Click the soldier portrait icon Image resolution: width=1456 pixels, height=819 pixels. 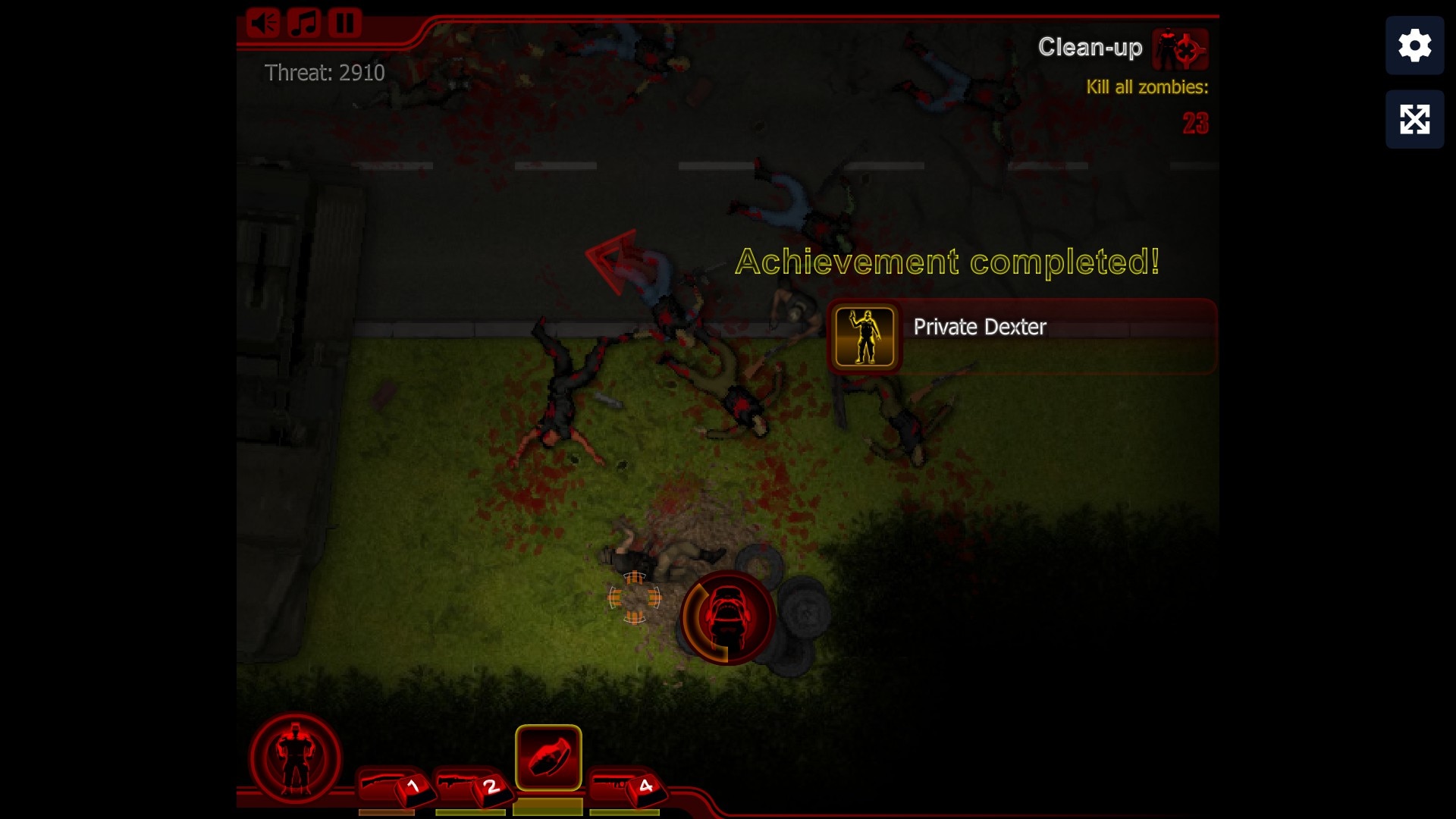click(x=295, y=758)
